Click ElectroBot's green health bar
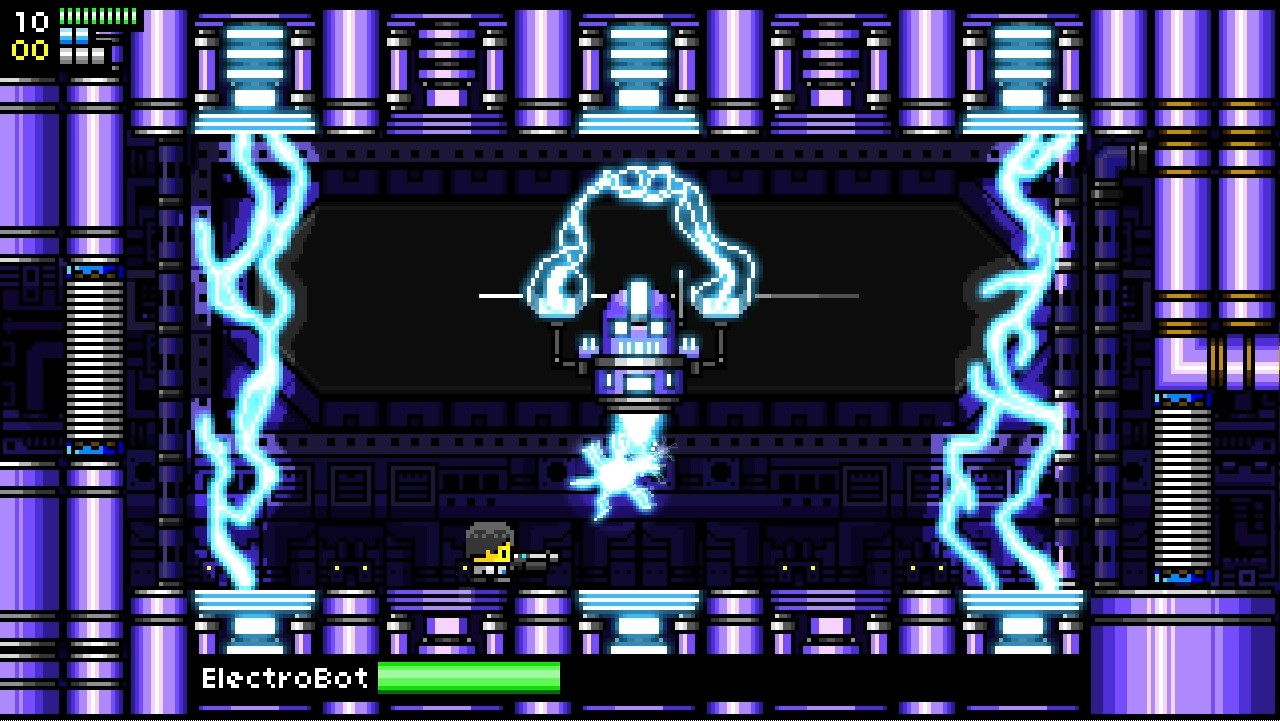1280x721 pixels. (x=470, y=678)
